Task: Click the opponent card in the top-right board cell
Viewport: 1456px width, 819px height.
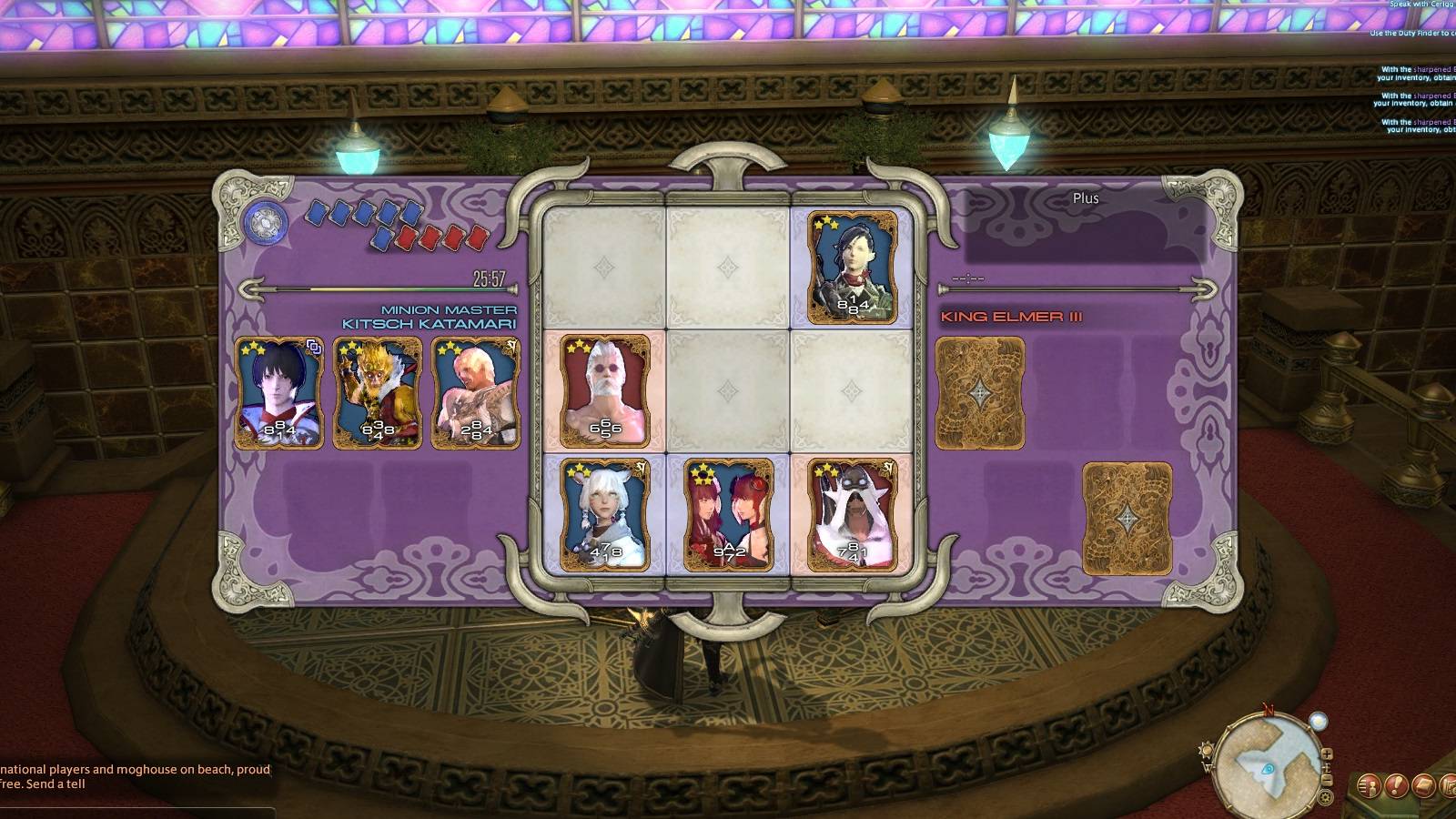Action: tap(853, 267)
